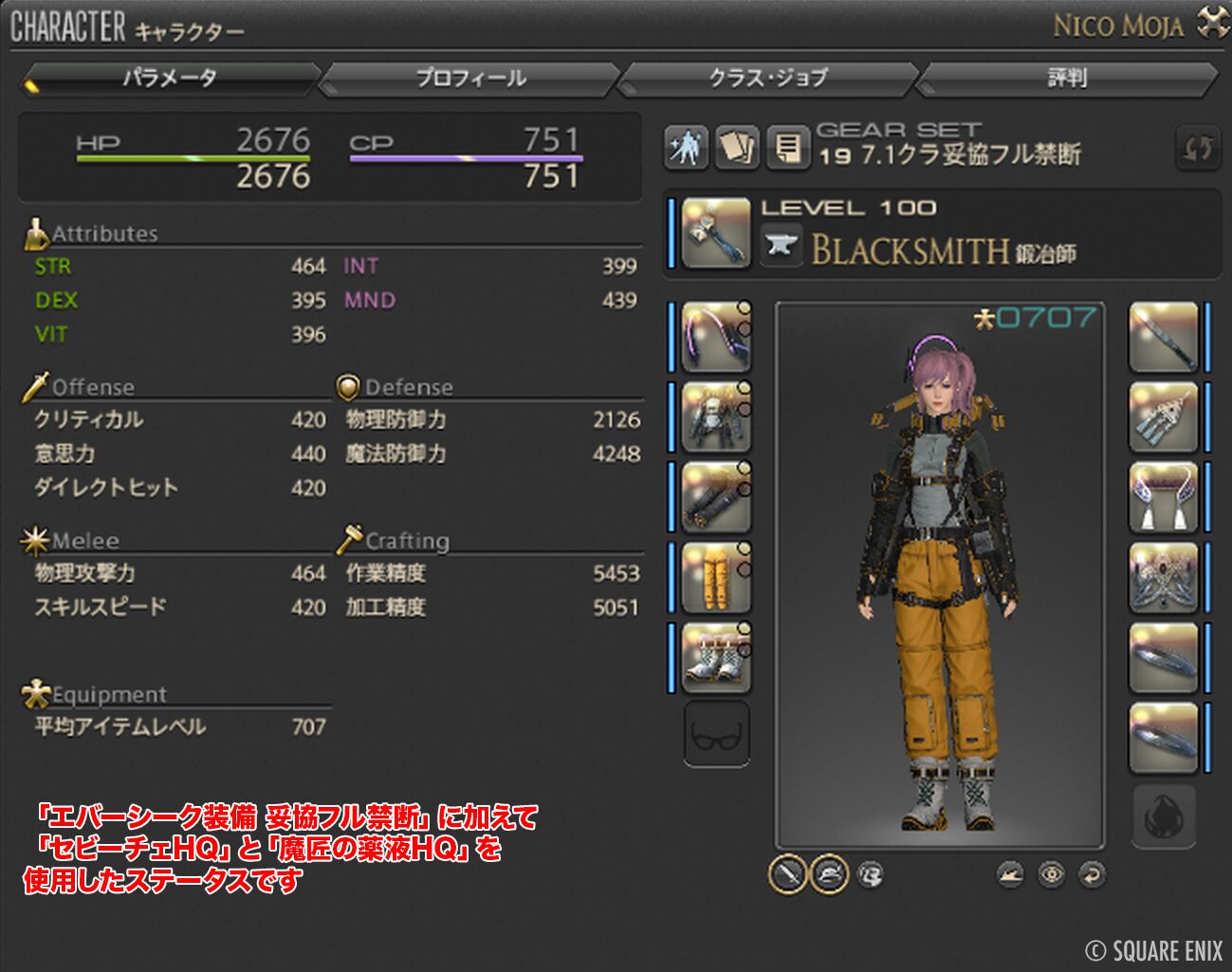The image size is (1232, 972).
Task: Open the glamour plates card icon
Action: [737, 147]
